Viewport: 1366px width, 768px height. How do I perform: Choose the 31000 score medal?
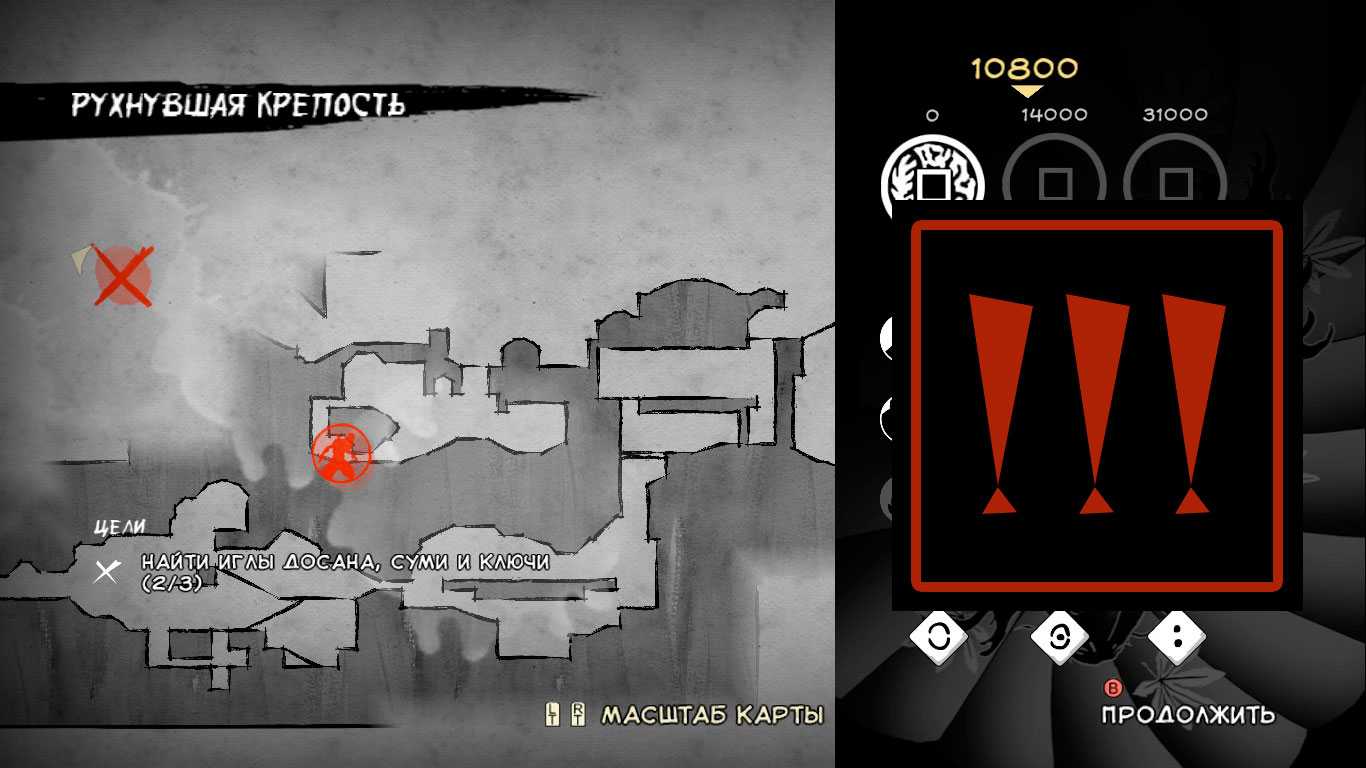[1175, 178]
